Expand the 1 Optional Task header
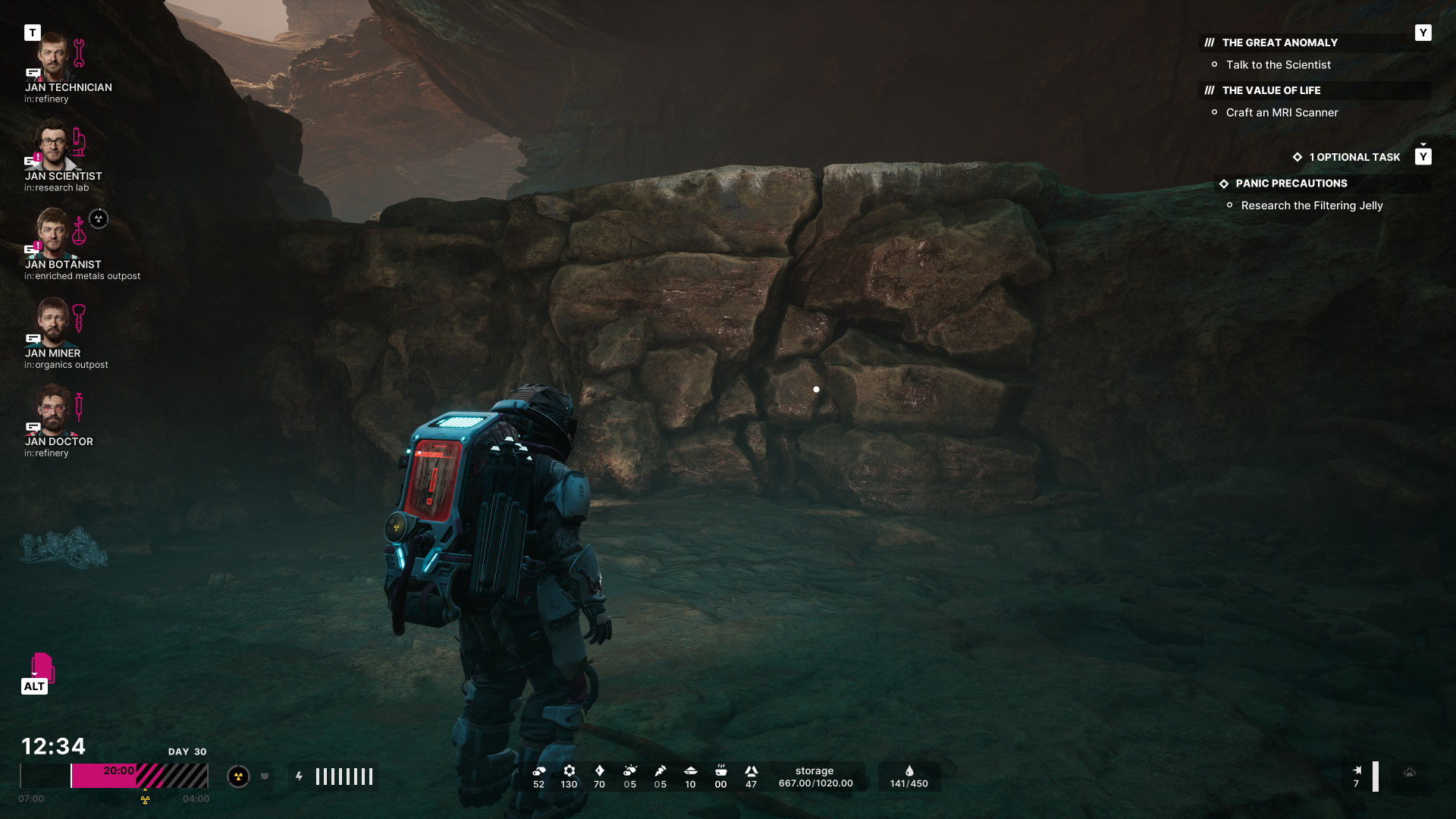 point(1354,158)
